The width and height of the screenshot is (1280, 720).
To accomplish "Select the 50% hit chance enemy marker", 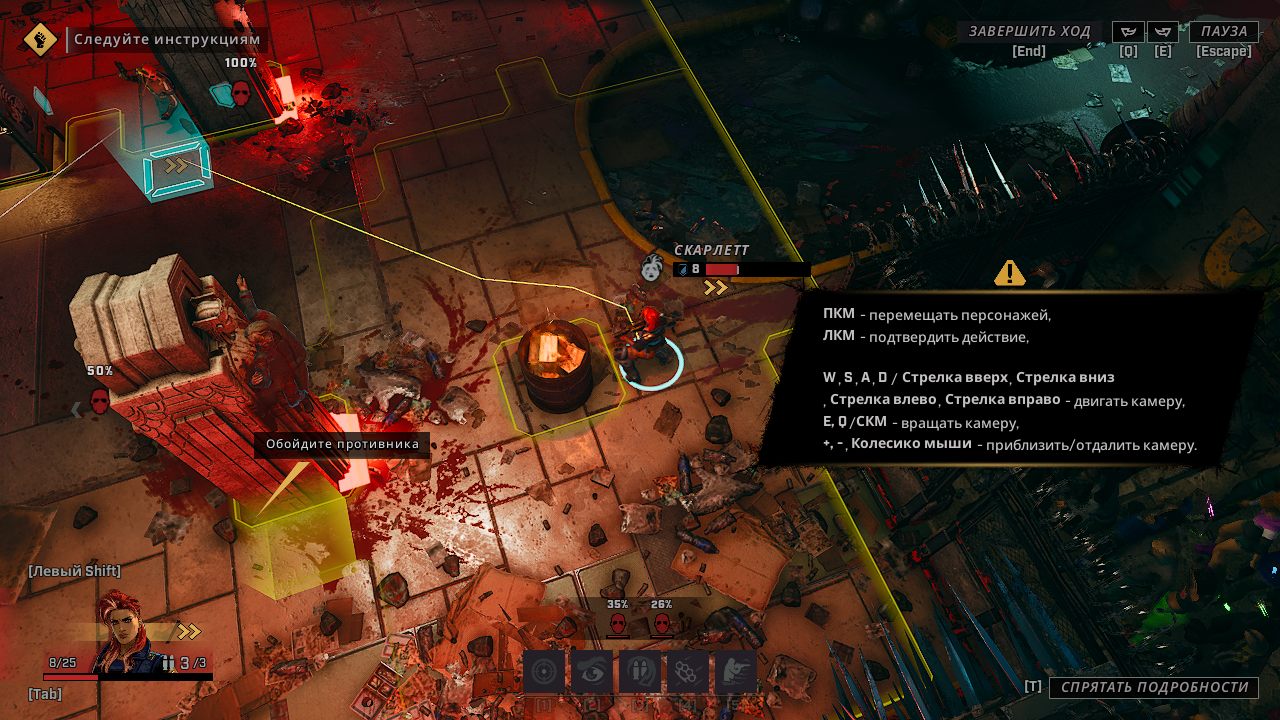I will tap(100, 400).
